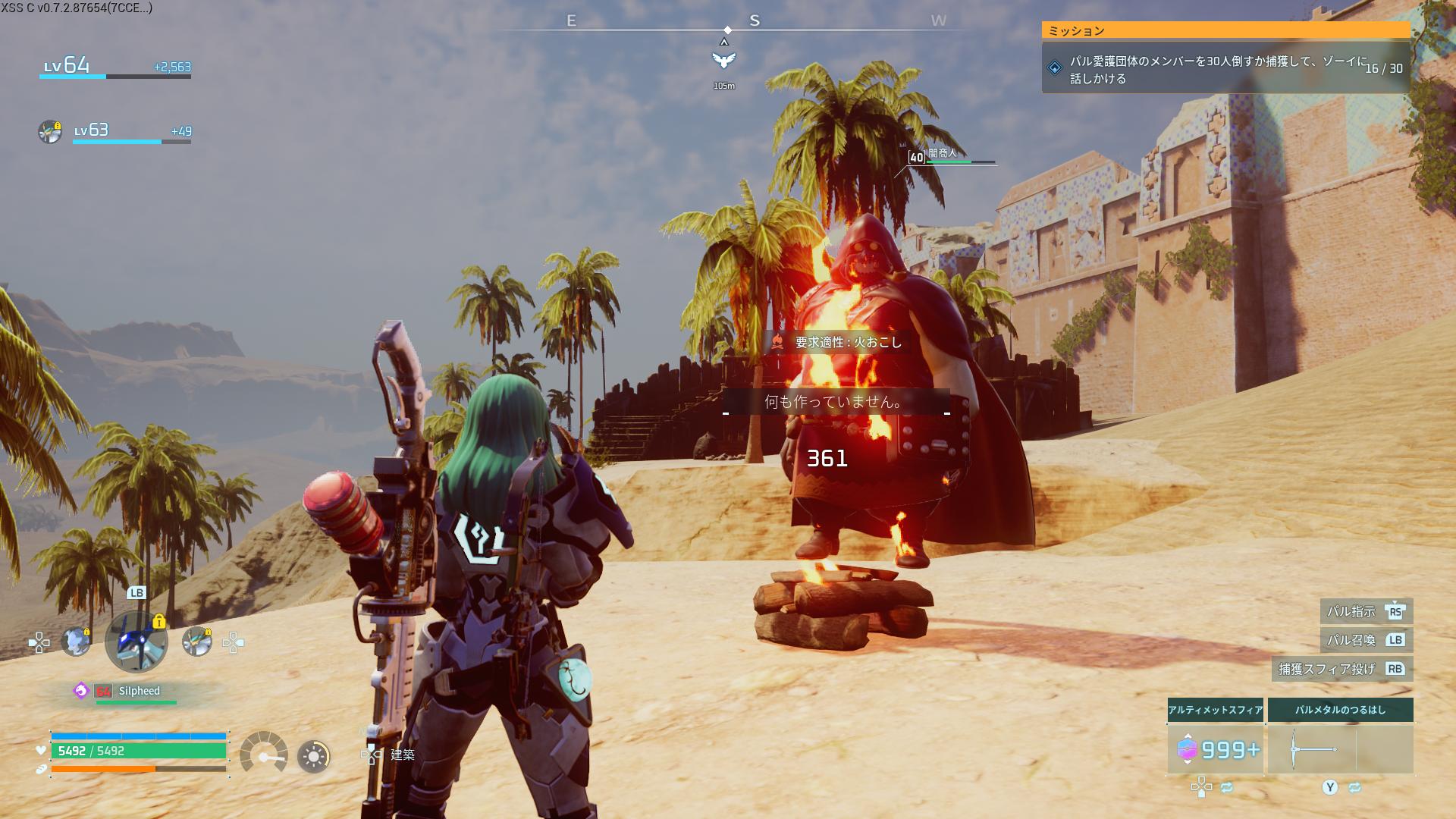Viewport: 1456px width, 819px height.
Task: Click the orange ミッション header
Action: pos(1225,30)
